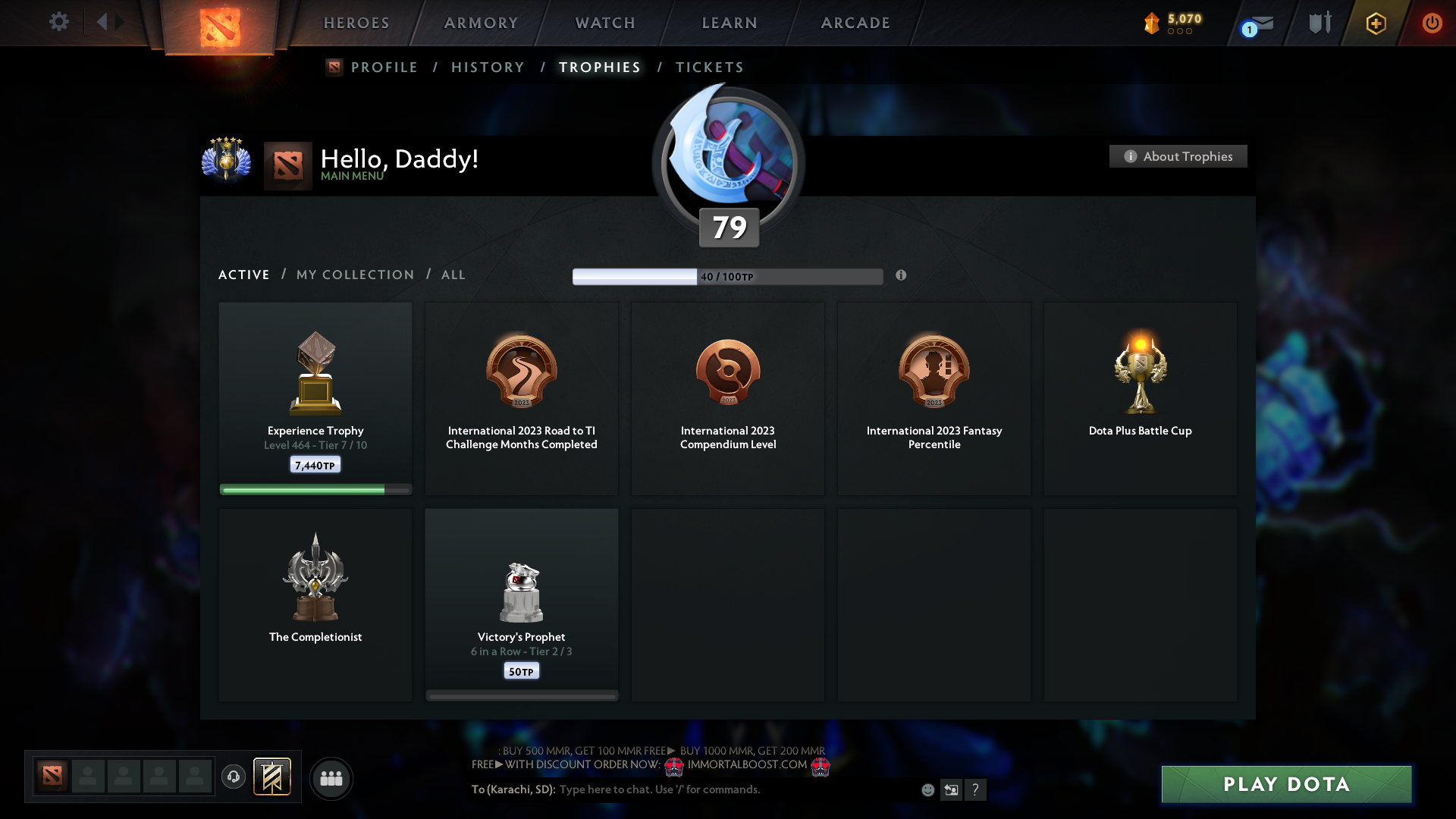Click the 40/100TP trophy progress bar
The width and height of the screenshot is (1456, 819).
click(x=728, y=276)
